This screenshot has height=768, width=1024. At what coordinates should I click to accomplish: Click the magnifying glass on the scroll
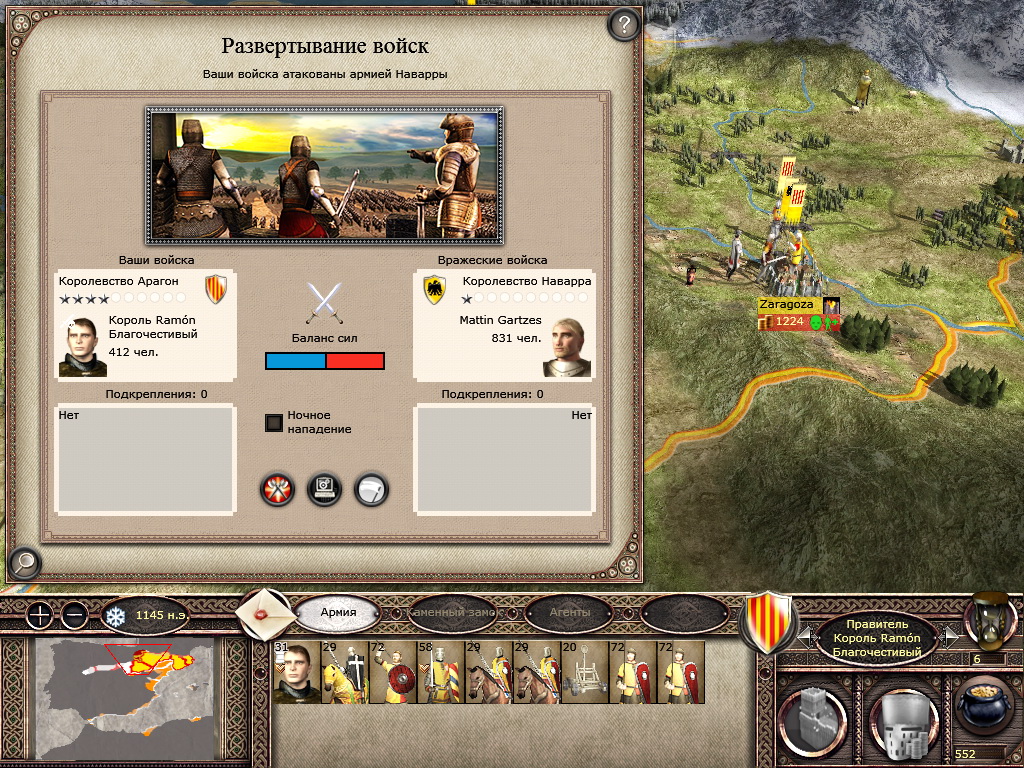[23, 564]
